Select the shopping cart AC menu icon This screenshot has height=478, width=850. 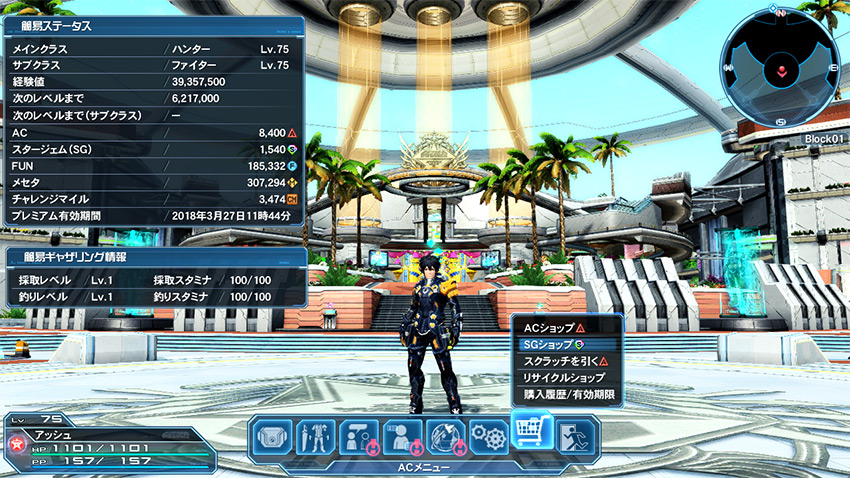click(532, 432)
